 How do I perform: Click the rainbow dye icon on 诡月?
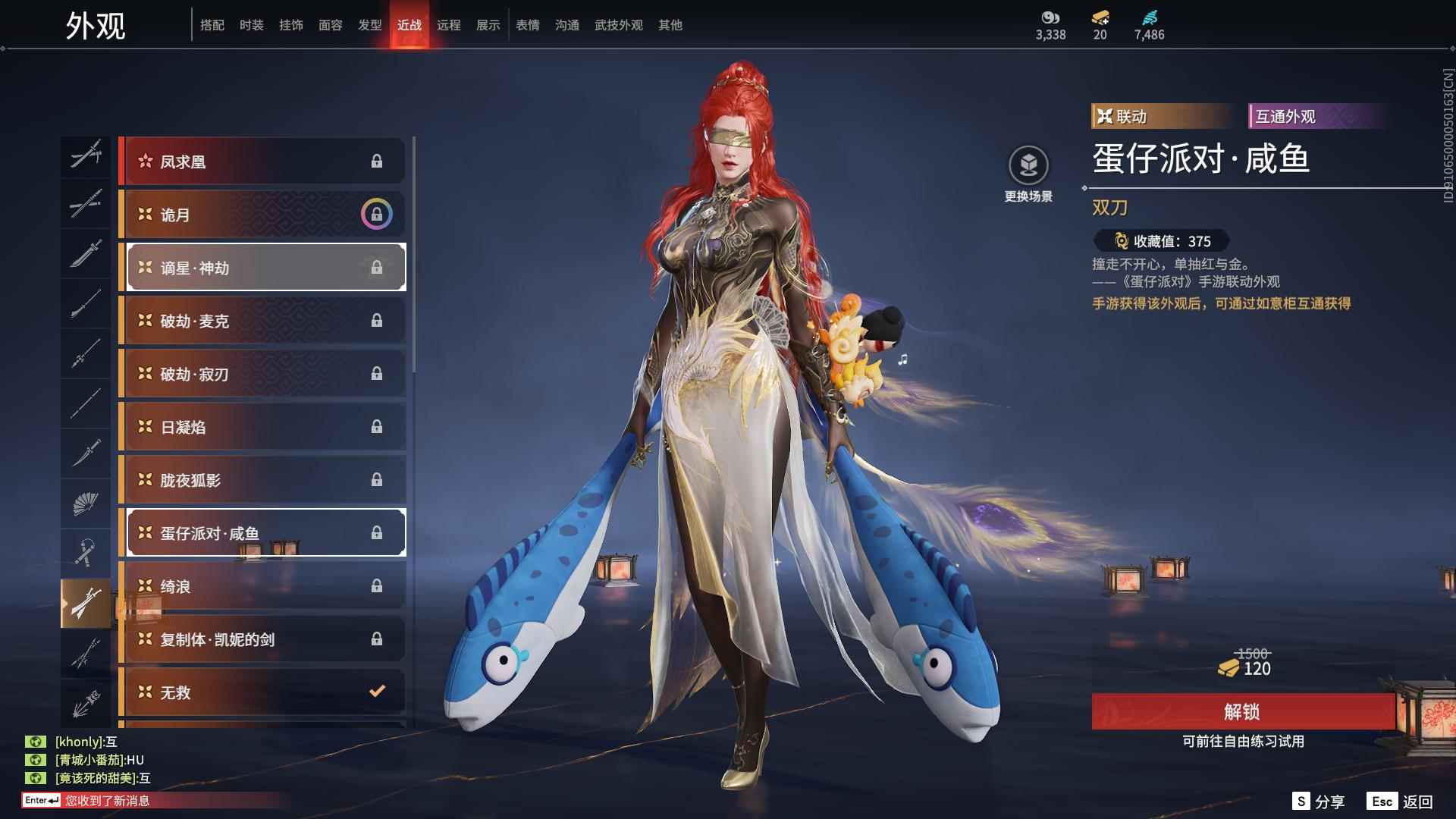tap(377, 214)
